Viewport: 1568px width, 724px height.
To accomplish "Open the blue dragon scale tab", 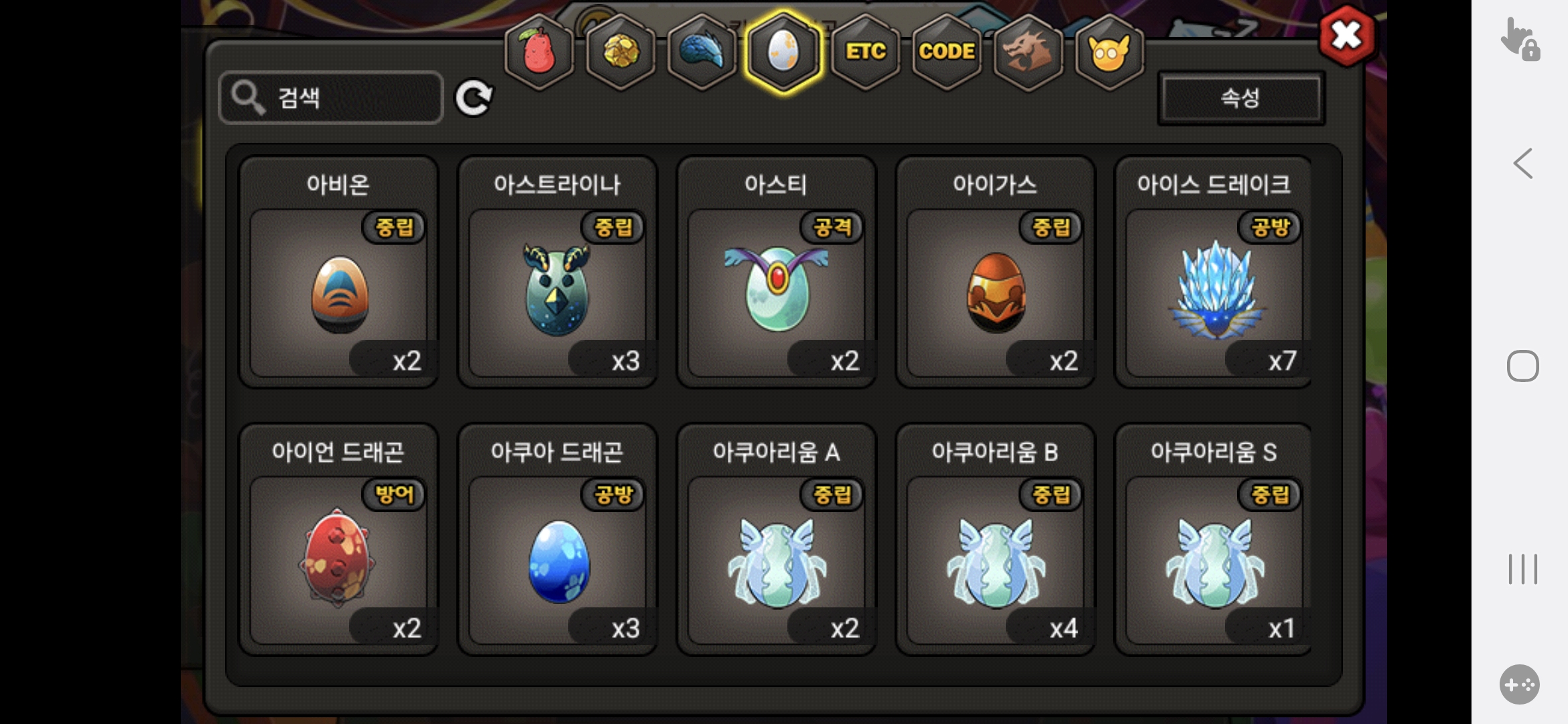I will coord(702,52).
